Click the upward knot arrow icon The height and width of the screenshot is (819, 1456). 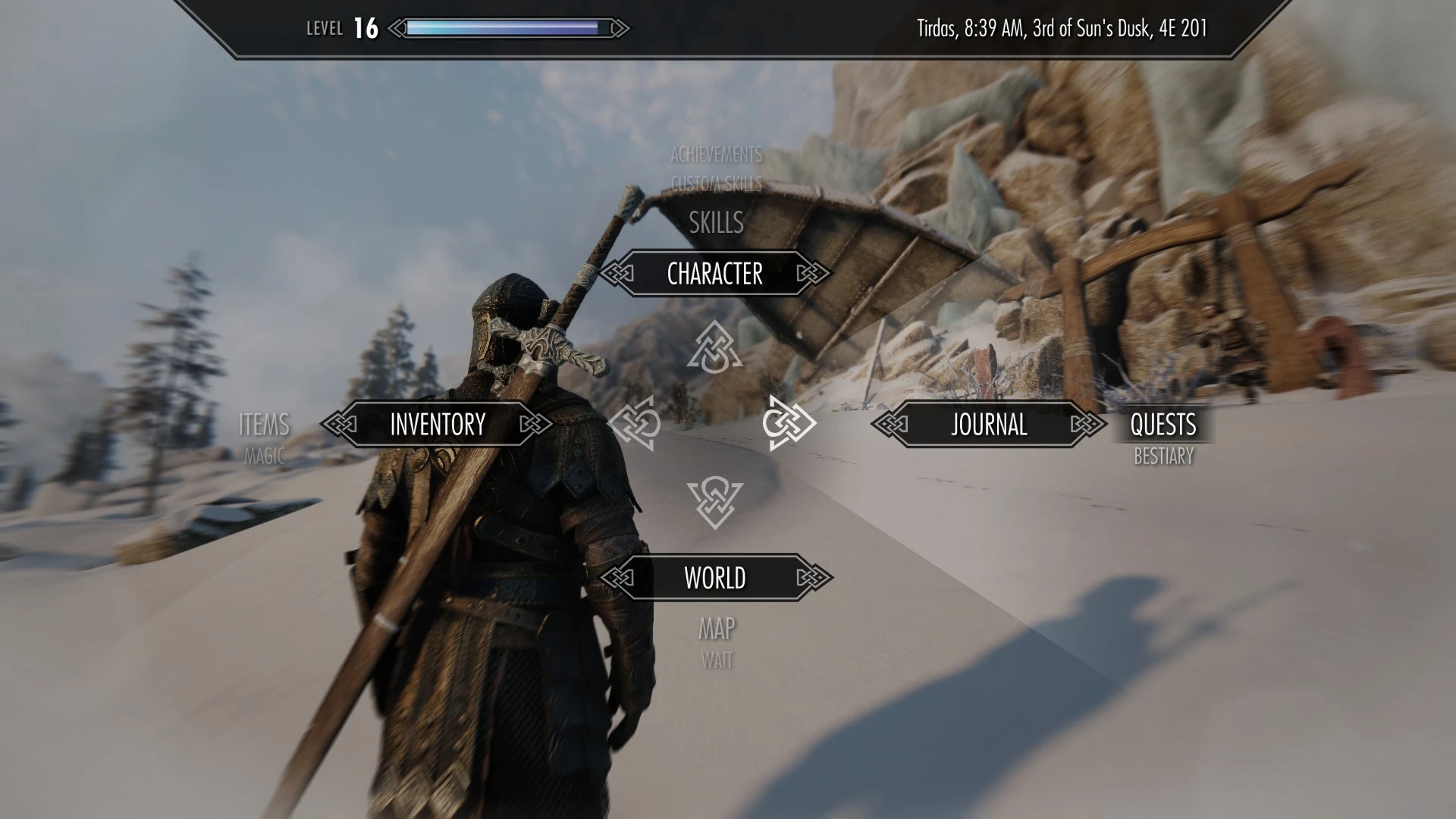click(x=714, y=348)
